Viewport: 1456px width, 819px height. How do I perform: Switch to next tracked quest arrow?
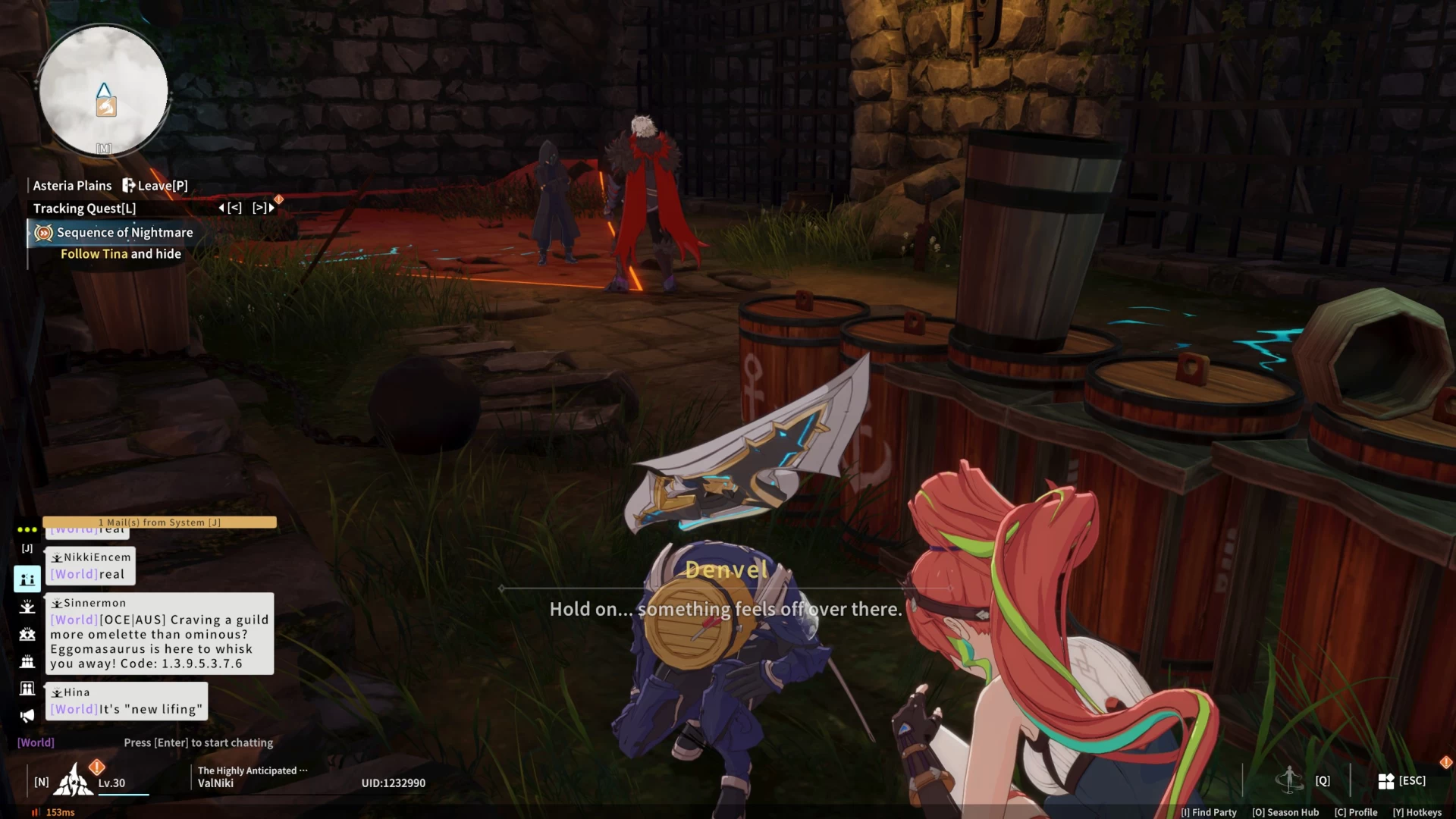pyautogui.click(x=263, y=208)
